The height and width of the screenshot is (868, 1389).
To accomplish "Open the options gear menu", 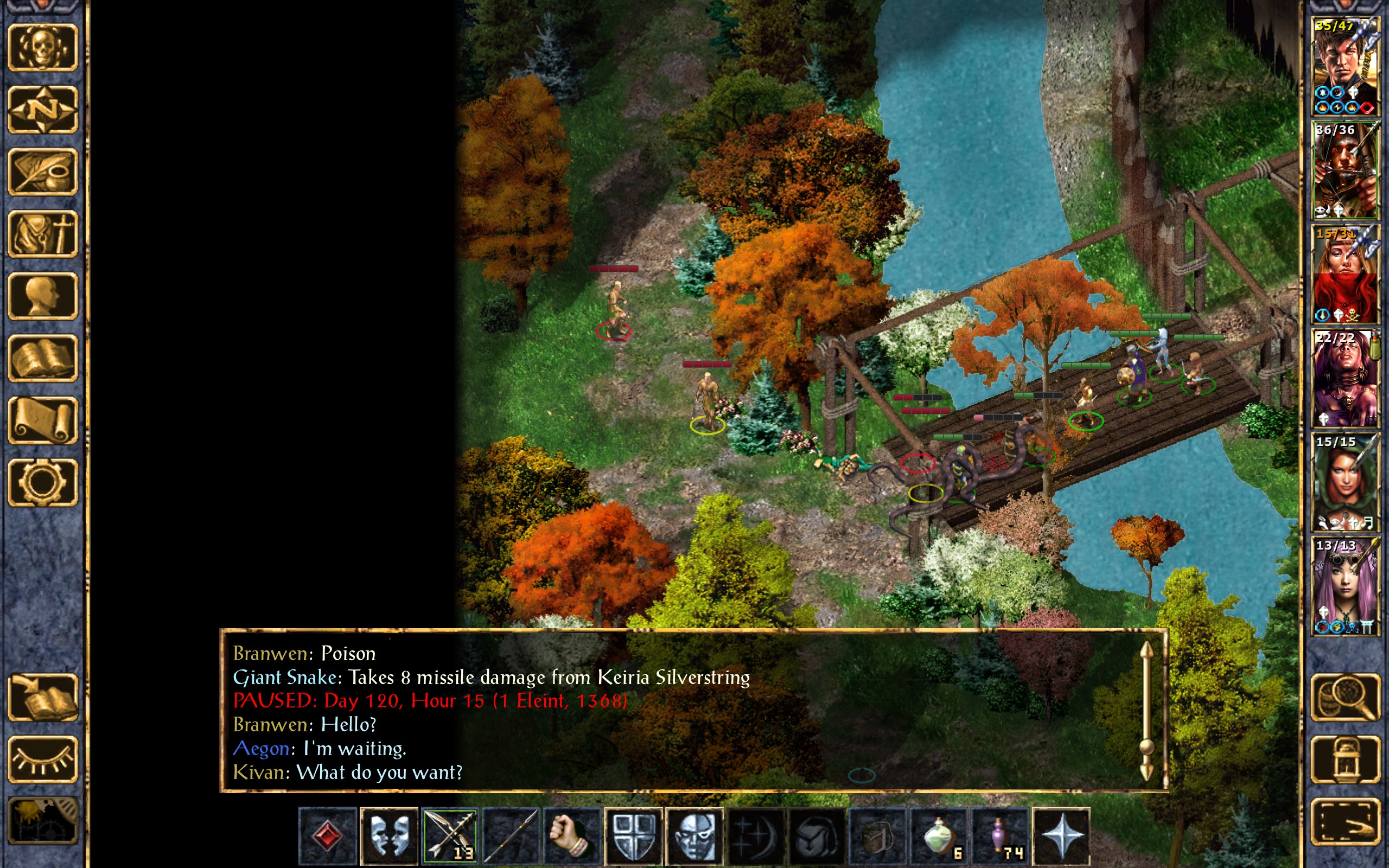I will 42,482.
